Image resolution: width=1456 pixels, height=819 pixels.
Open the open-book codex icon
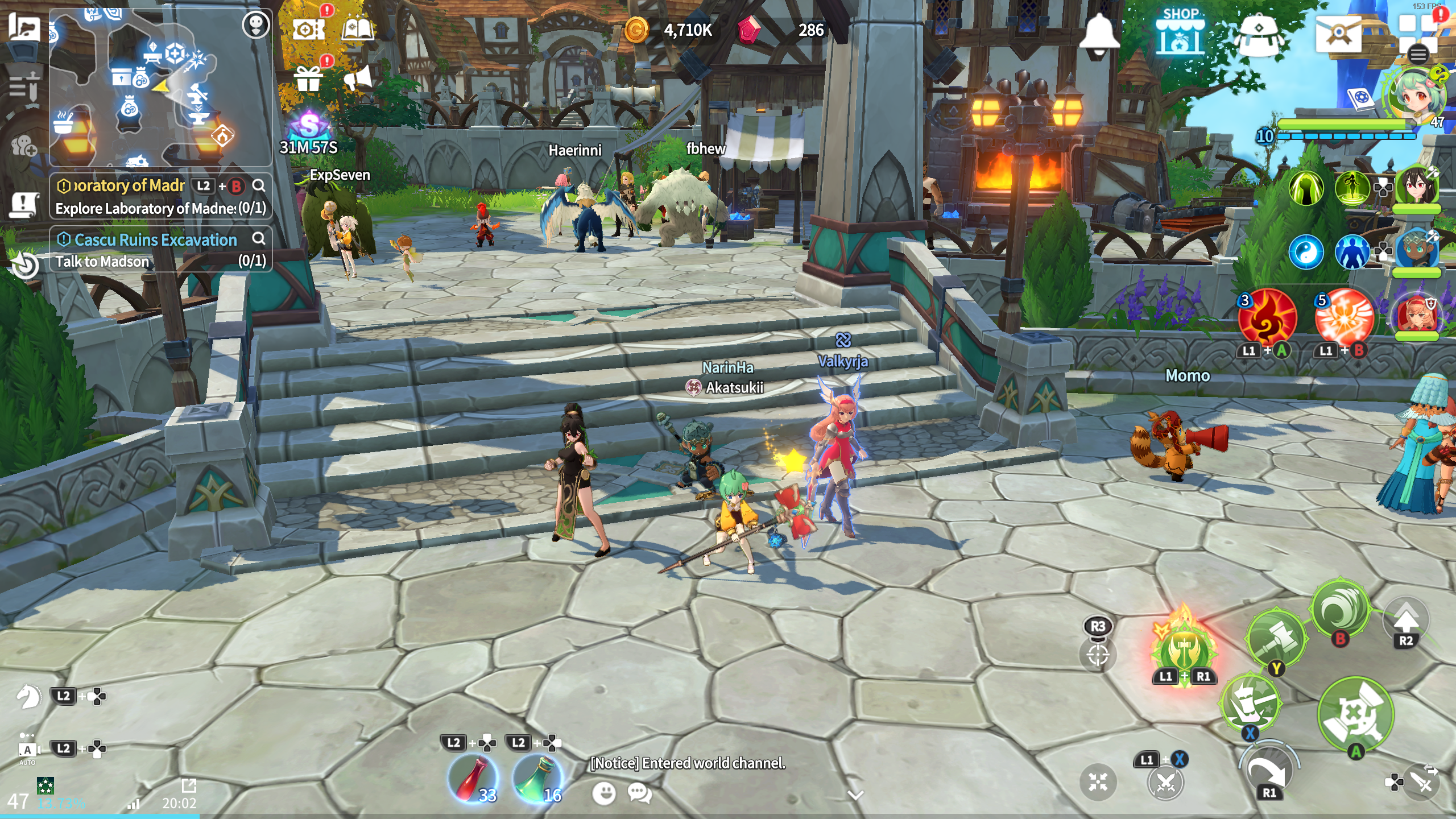click(357, 28)
